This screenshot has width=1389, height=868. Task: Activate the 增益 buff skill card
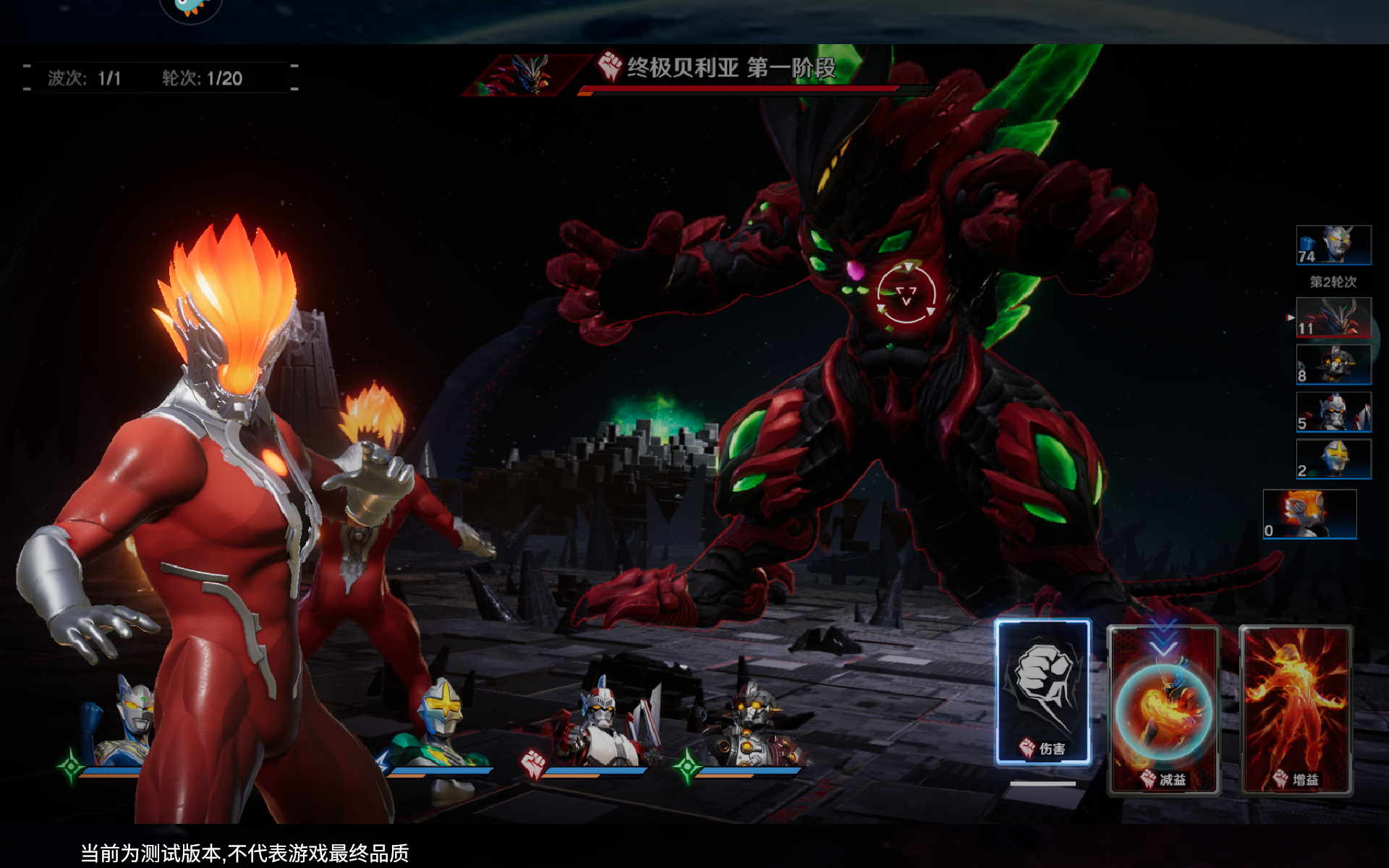tap(1295, 710)
